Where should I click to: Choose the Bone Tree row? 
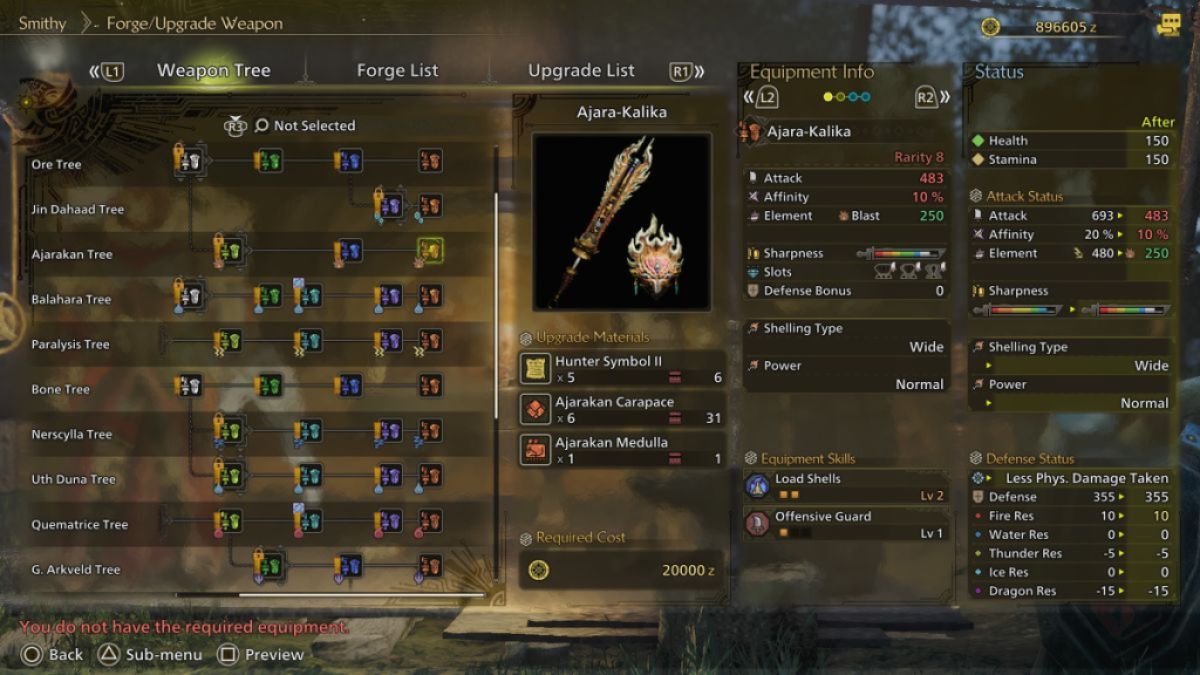pyautogui.click(x=61, y=389)
